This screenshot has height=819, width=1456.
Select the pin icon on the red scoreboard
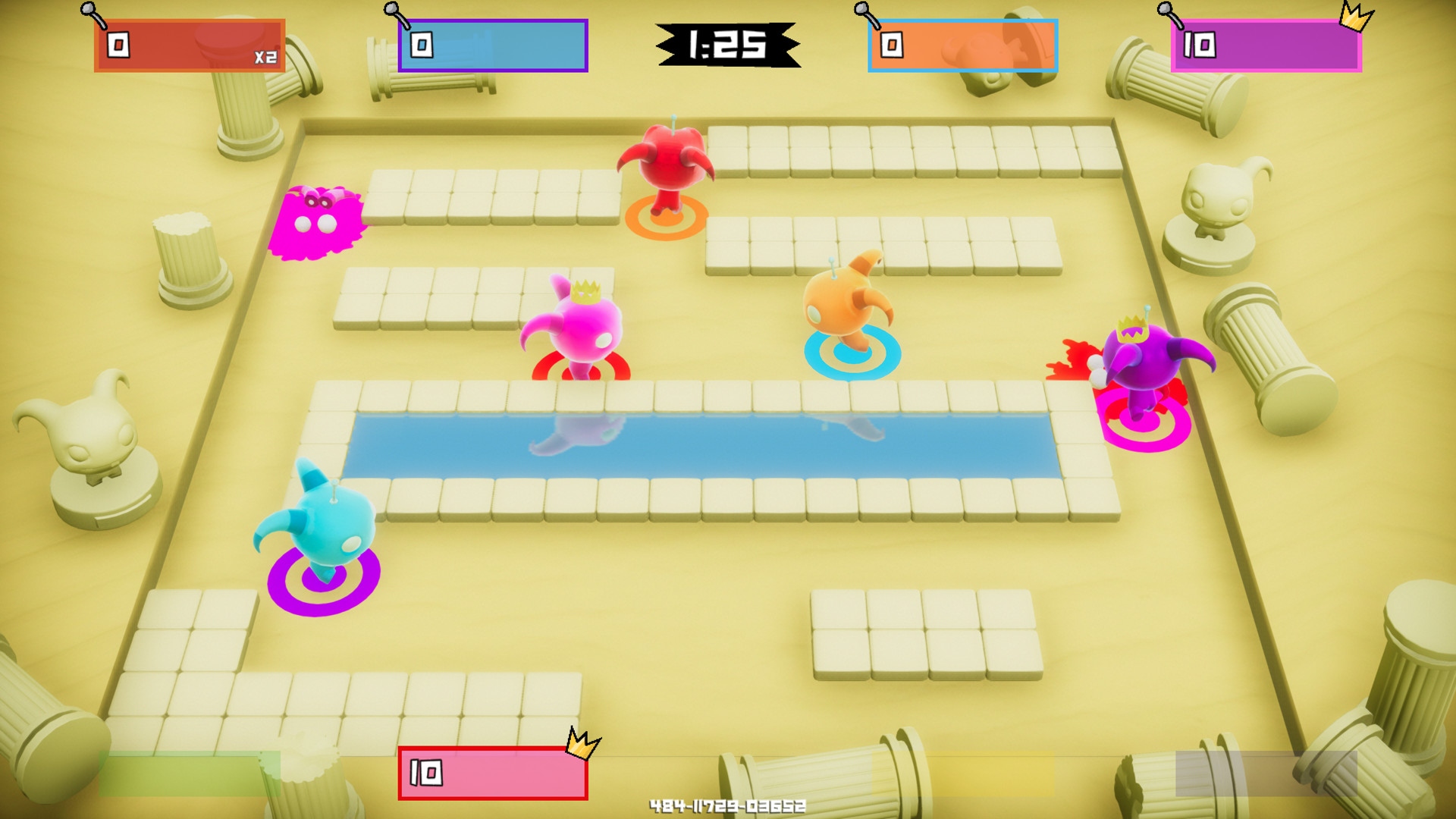[x=87, y=11]
